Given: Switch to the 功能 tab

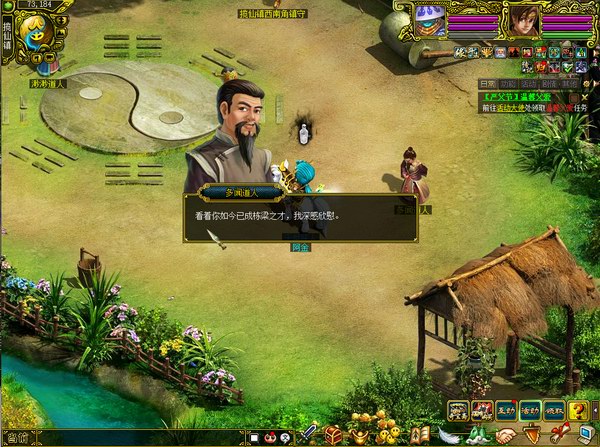Looking at the screenshot, I should click(508, 83).
